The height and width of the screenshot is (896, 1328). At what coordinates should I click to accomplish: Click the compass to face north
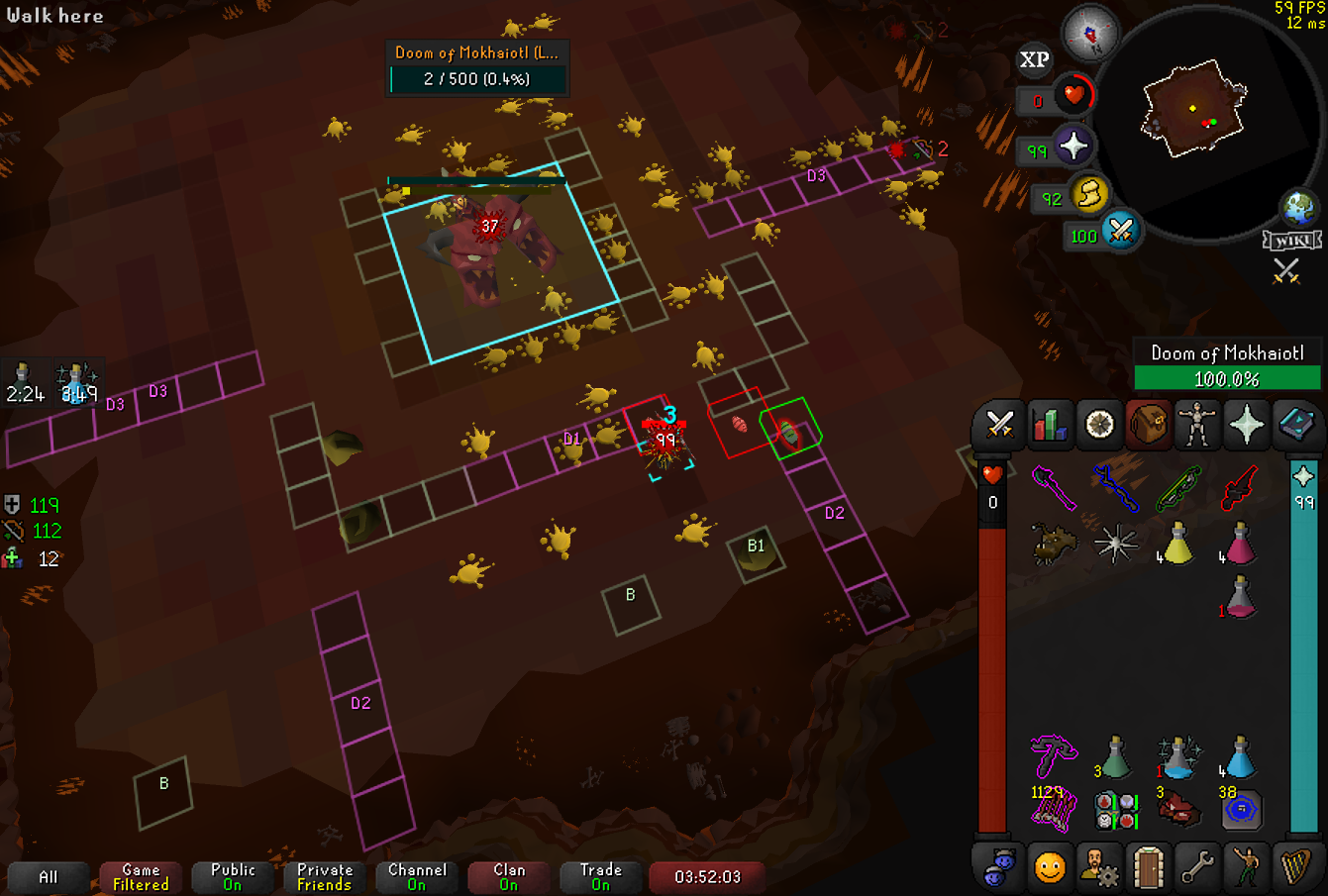pos(1089,35)
